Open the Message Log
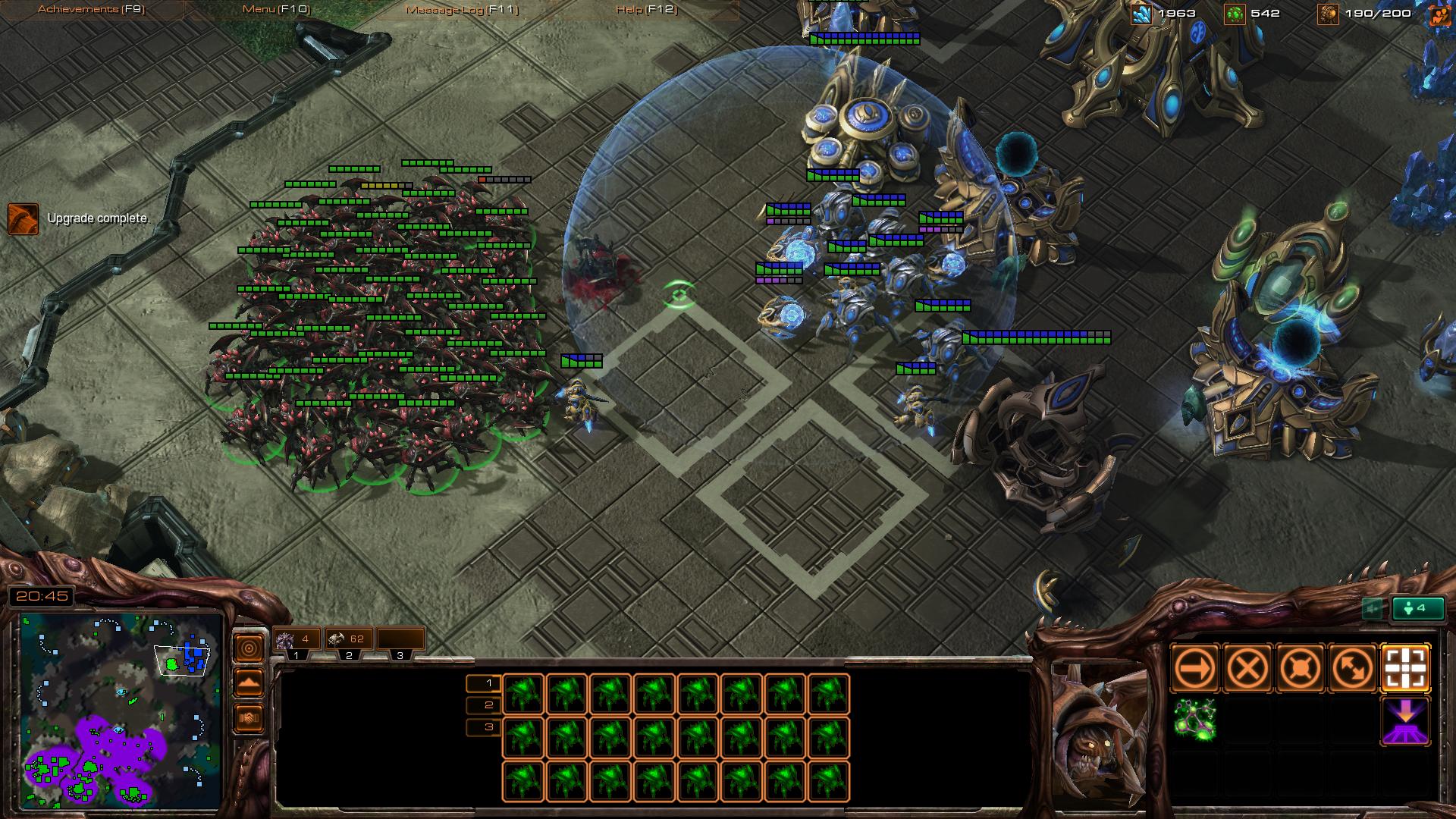Screen dimensions: 1456x819 pos(462,9)
